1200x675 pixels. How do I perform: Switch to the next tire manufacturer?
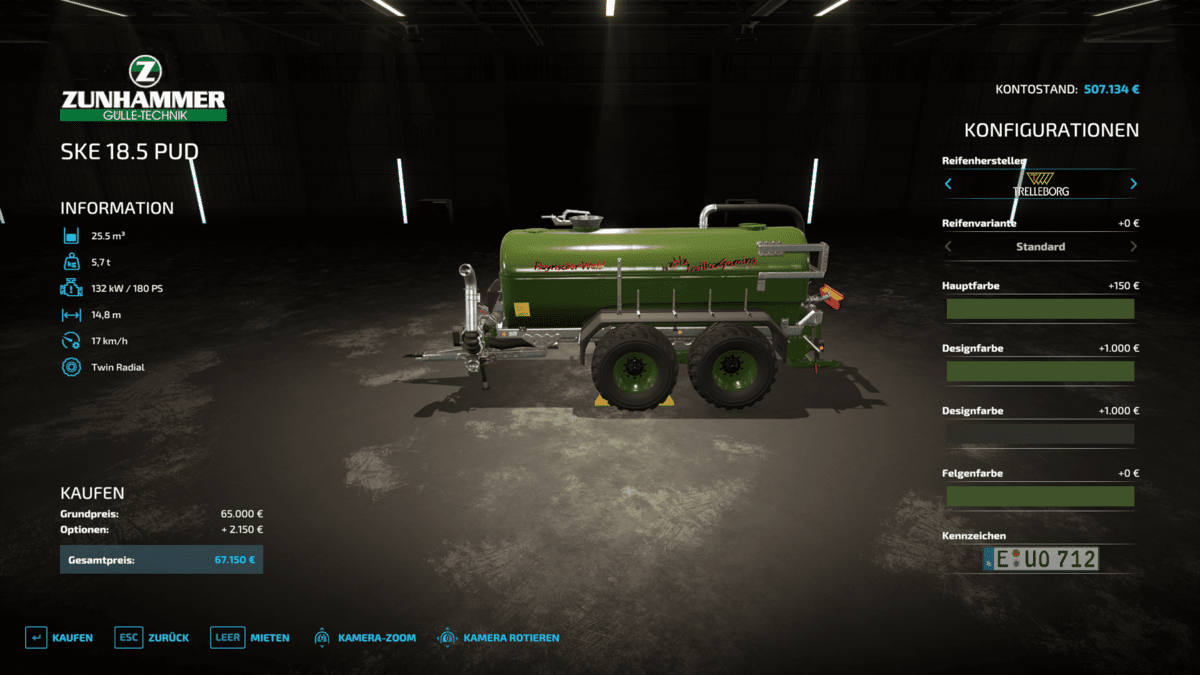click(1133, 184)
